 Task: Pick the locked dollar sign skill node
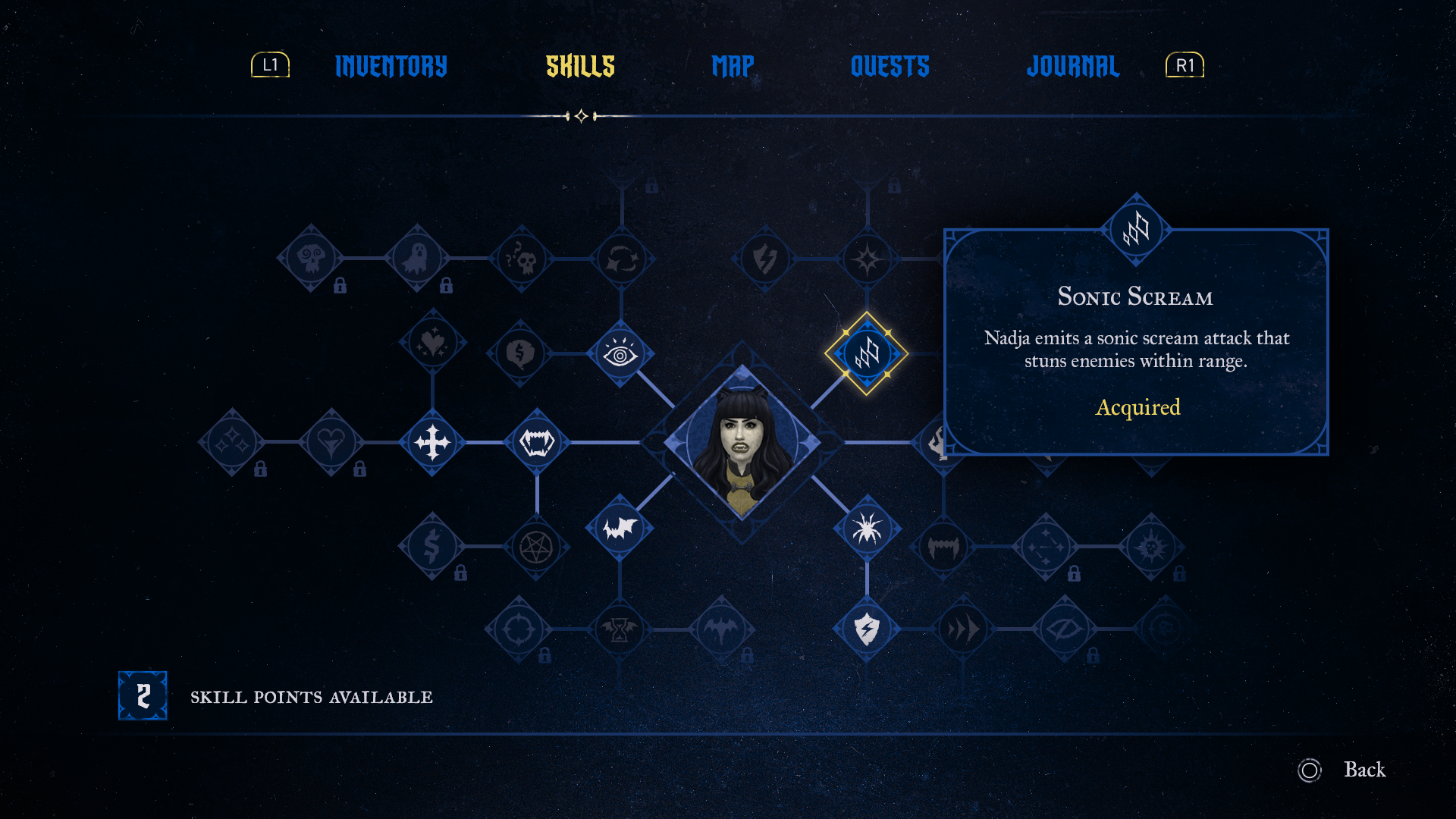pos(431,547)
